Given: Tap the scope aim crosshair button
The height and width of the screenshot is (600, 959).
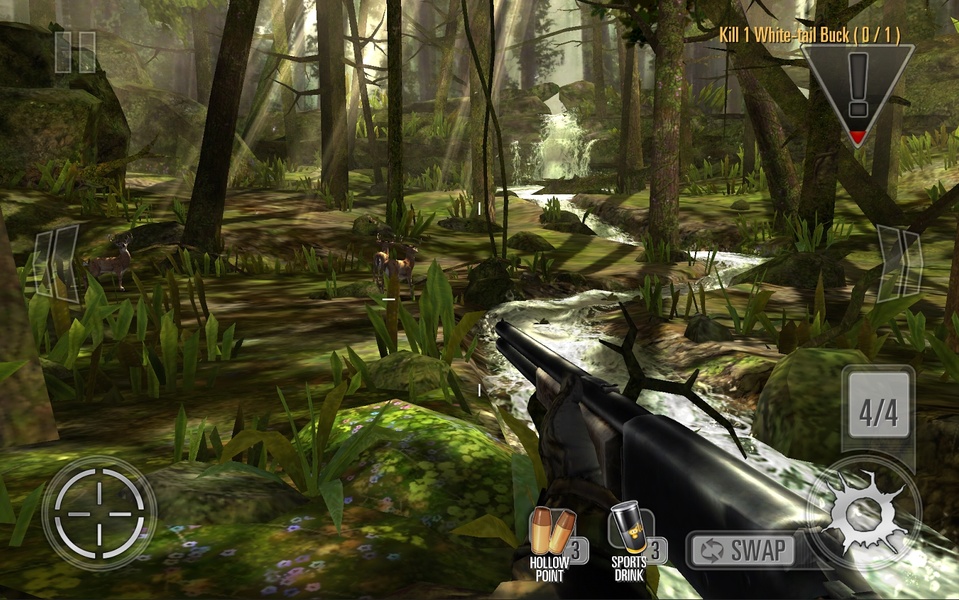Looking at the screenshot, I should [x=99, y=513].
